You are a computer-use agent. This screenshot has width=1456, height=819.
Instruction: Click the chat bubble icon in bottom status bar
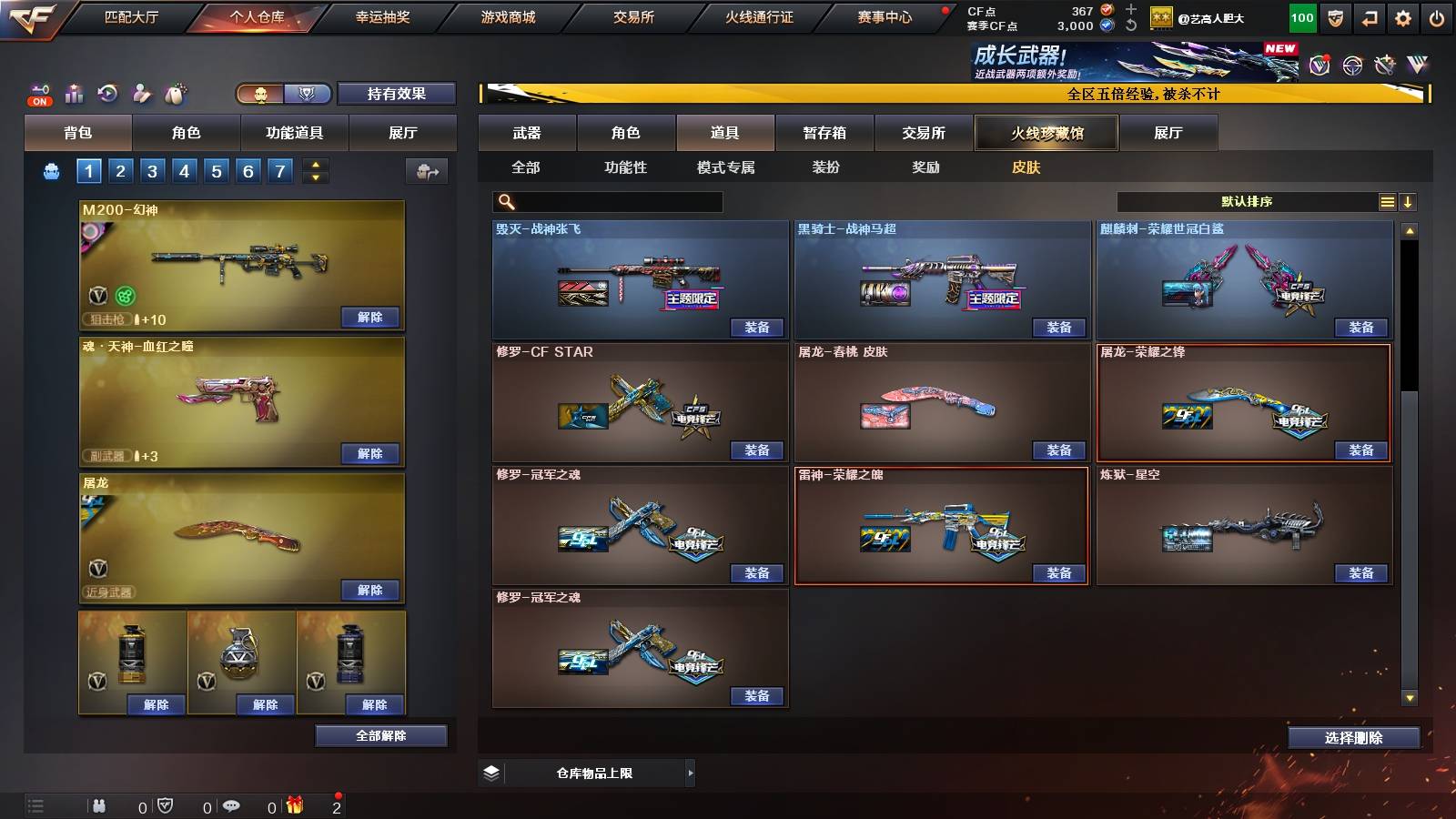click(x=232, y=805)
